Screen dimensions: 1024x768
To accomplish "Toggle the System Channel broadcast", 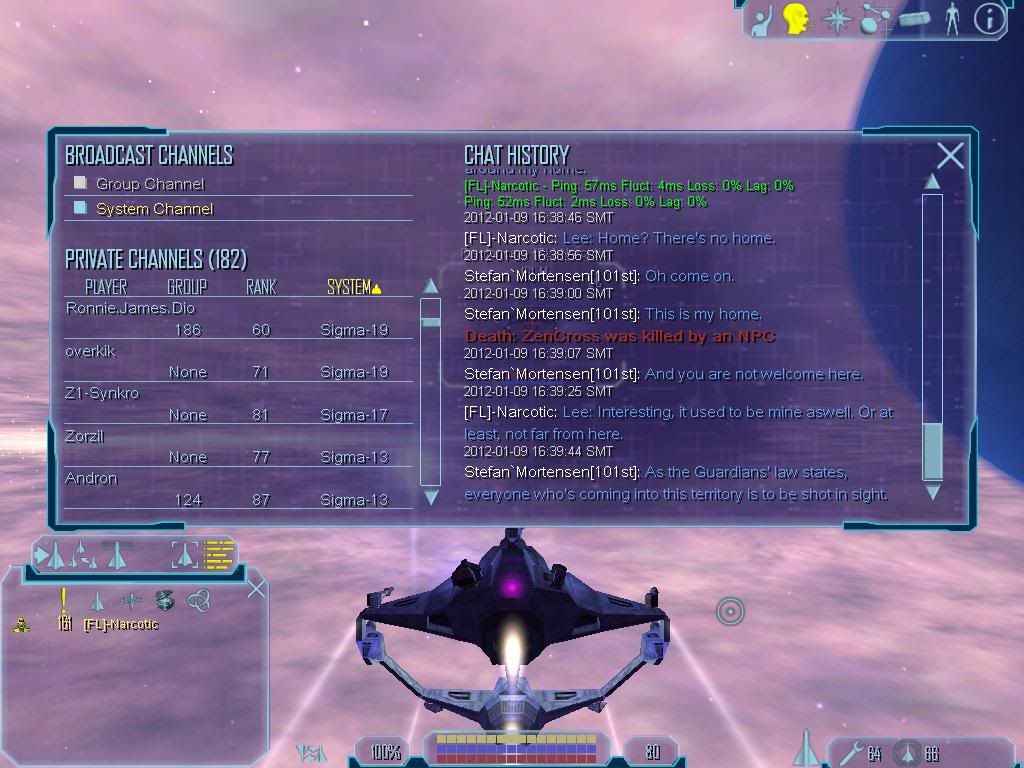I will tap(81, 209).
